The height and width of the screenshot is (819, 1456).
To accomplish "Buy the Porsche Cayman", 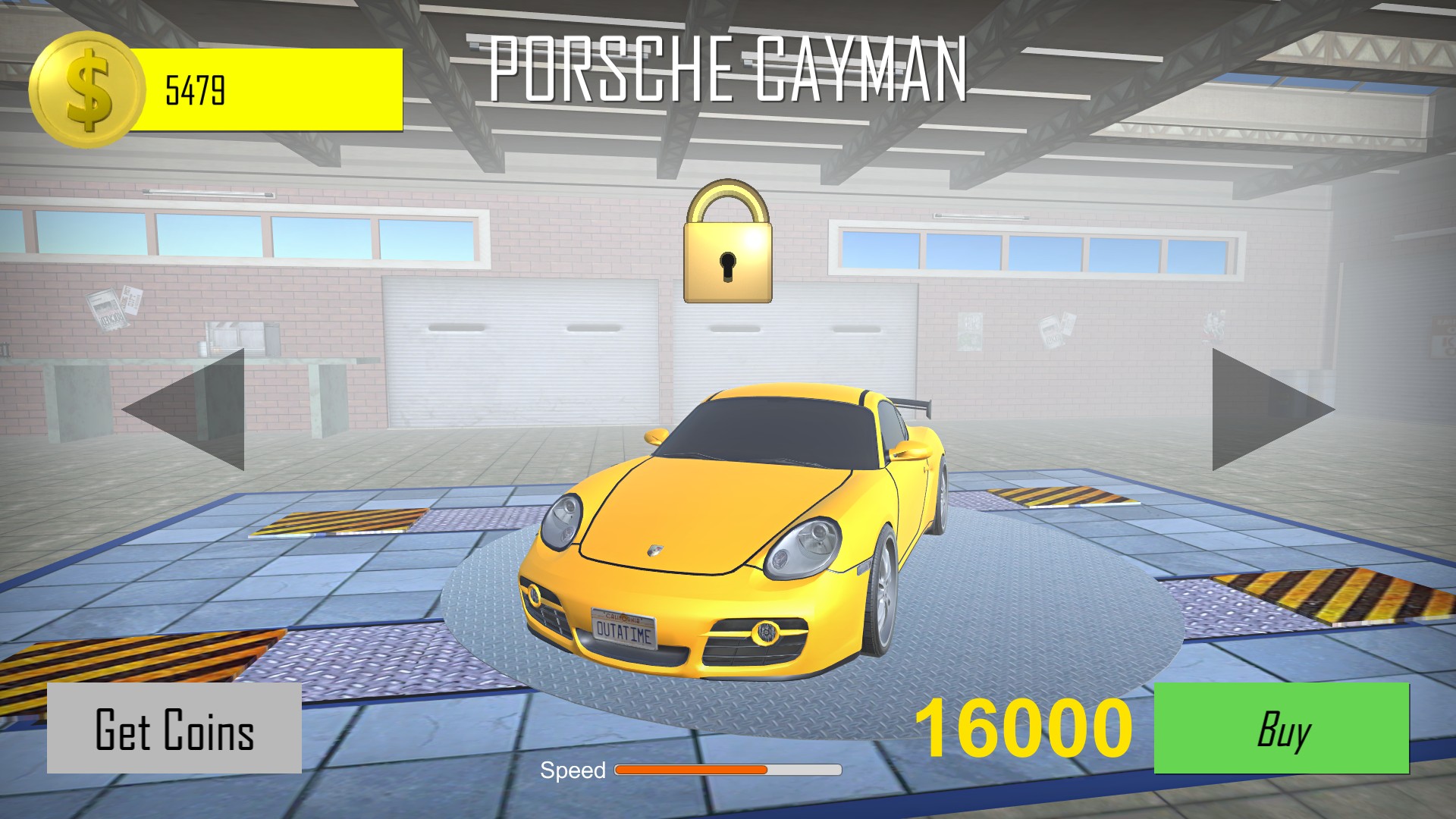I will 1281,728.
